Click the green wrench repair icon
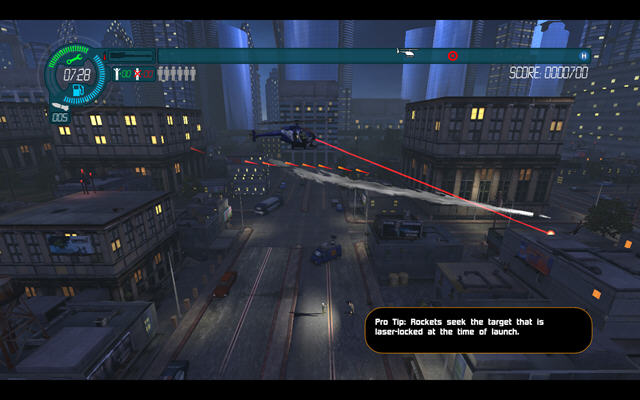Viewport: 640px width, 400px height. click(75, 60)
